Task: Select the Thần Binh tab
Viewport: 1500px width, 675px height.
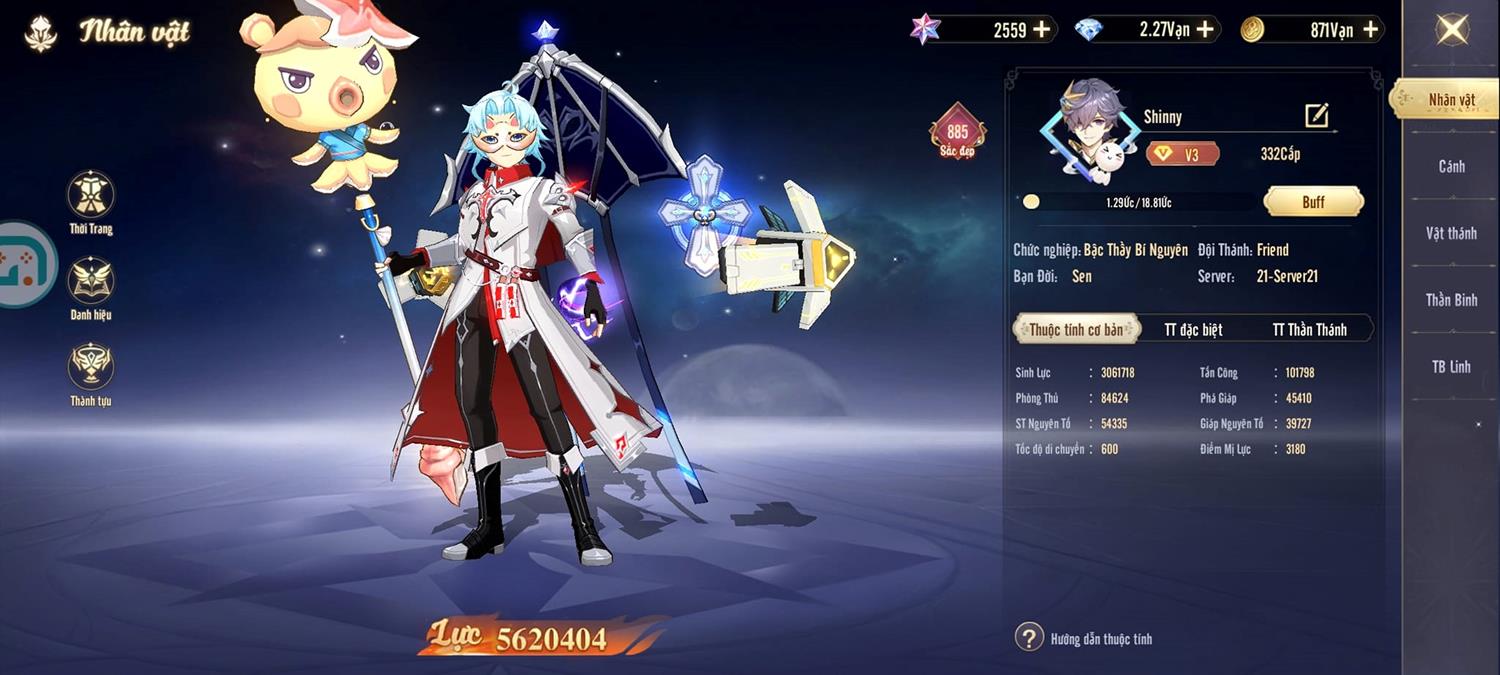Action: (1451, 300)
